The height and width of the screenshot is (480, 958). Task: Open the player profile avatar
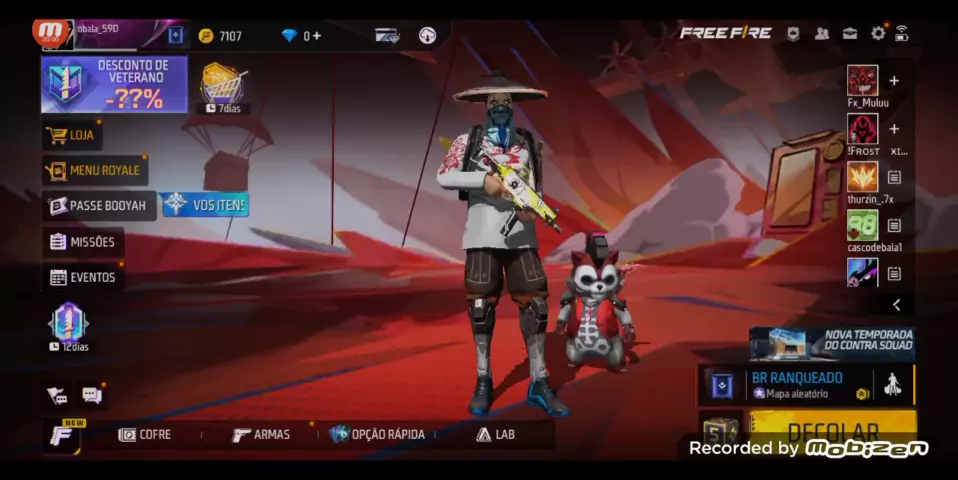pyautogui.click(x=52, y=34)
